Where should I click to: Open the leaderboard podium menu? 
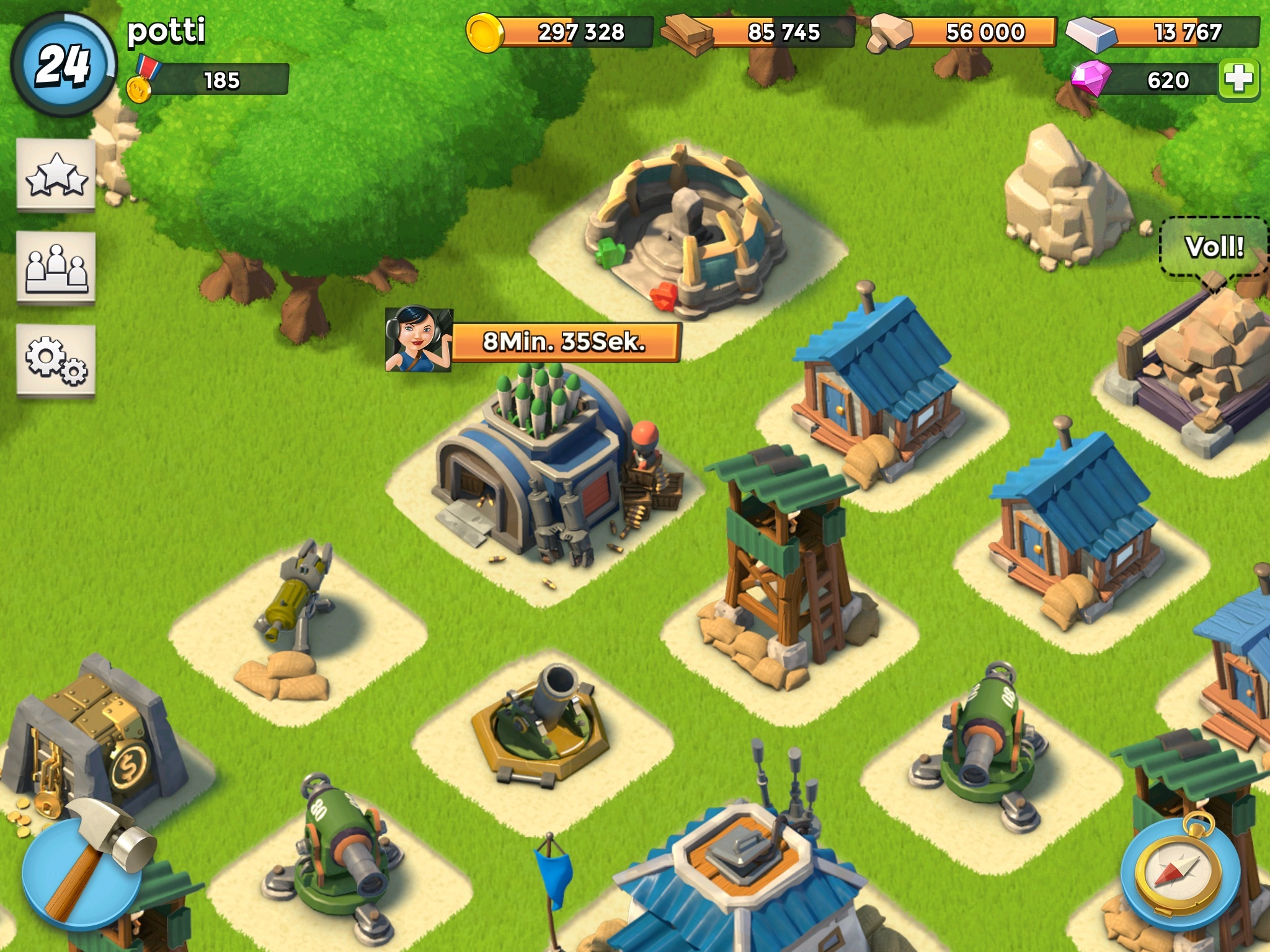tap(56, 268)
